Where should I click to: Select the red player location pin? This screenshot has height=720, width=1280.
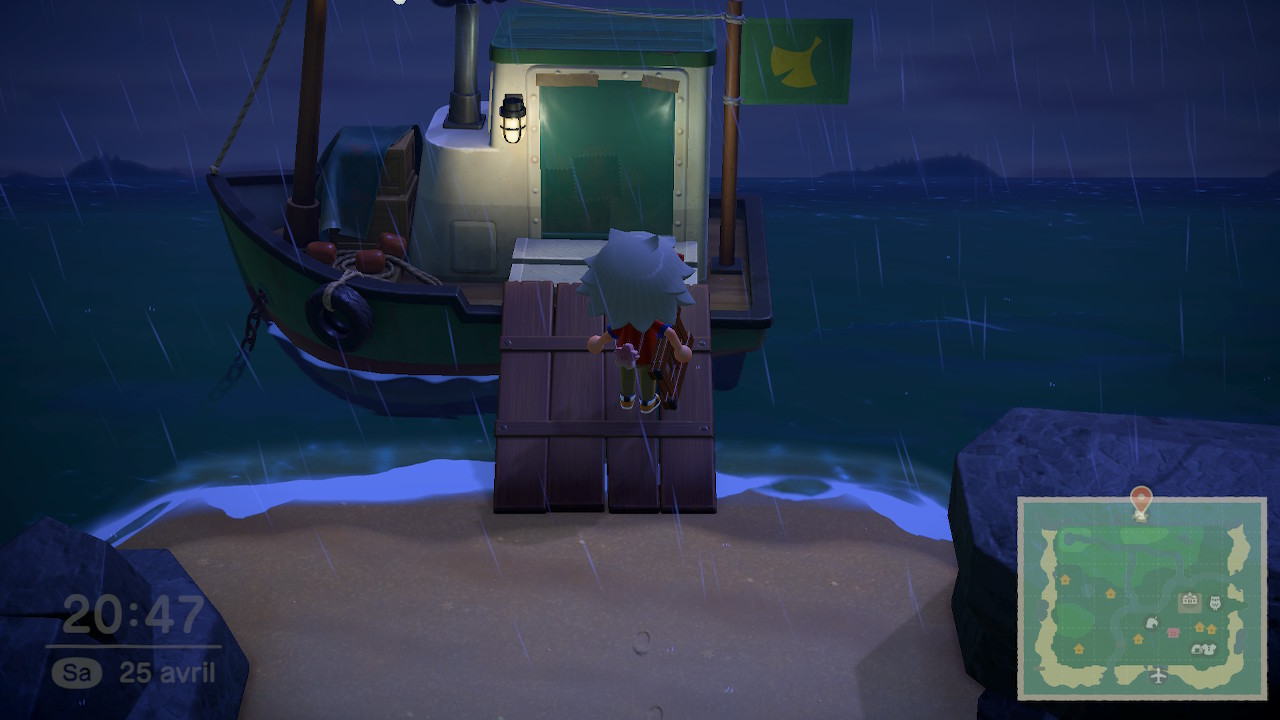click(1140, 499)
